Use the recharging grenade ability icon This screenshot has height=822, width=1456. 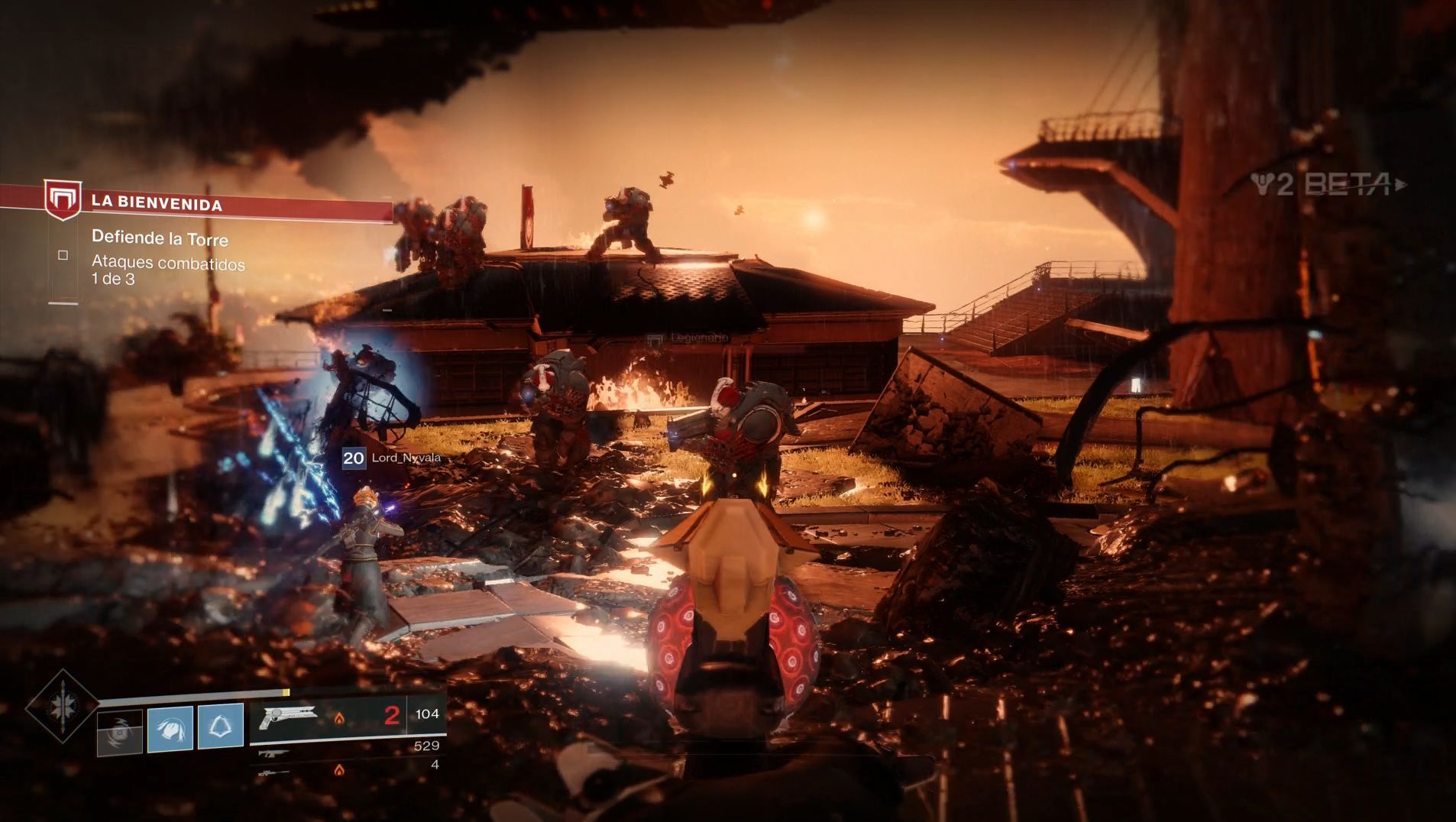coord(120,731)
